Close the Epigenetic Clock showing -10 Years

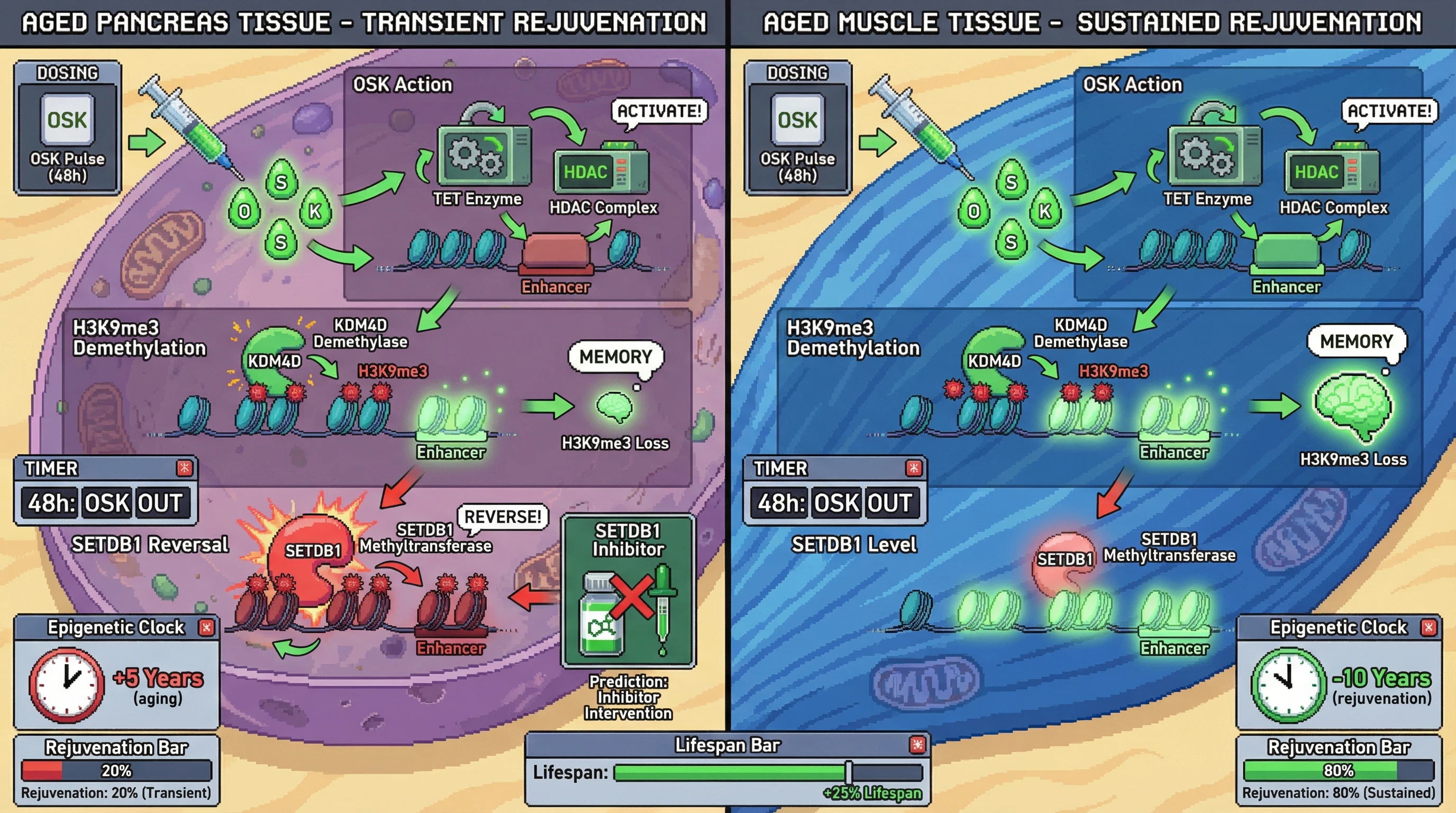1429,627
